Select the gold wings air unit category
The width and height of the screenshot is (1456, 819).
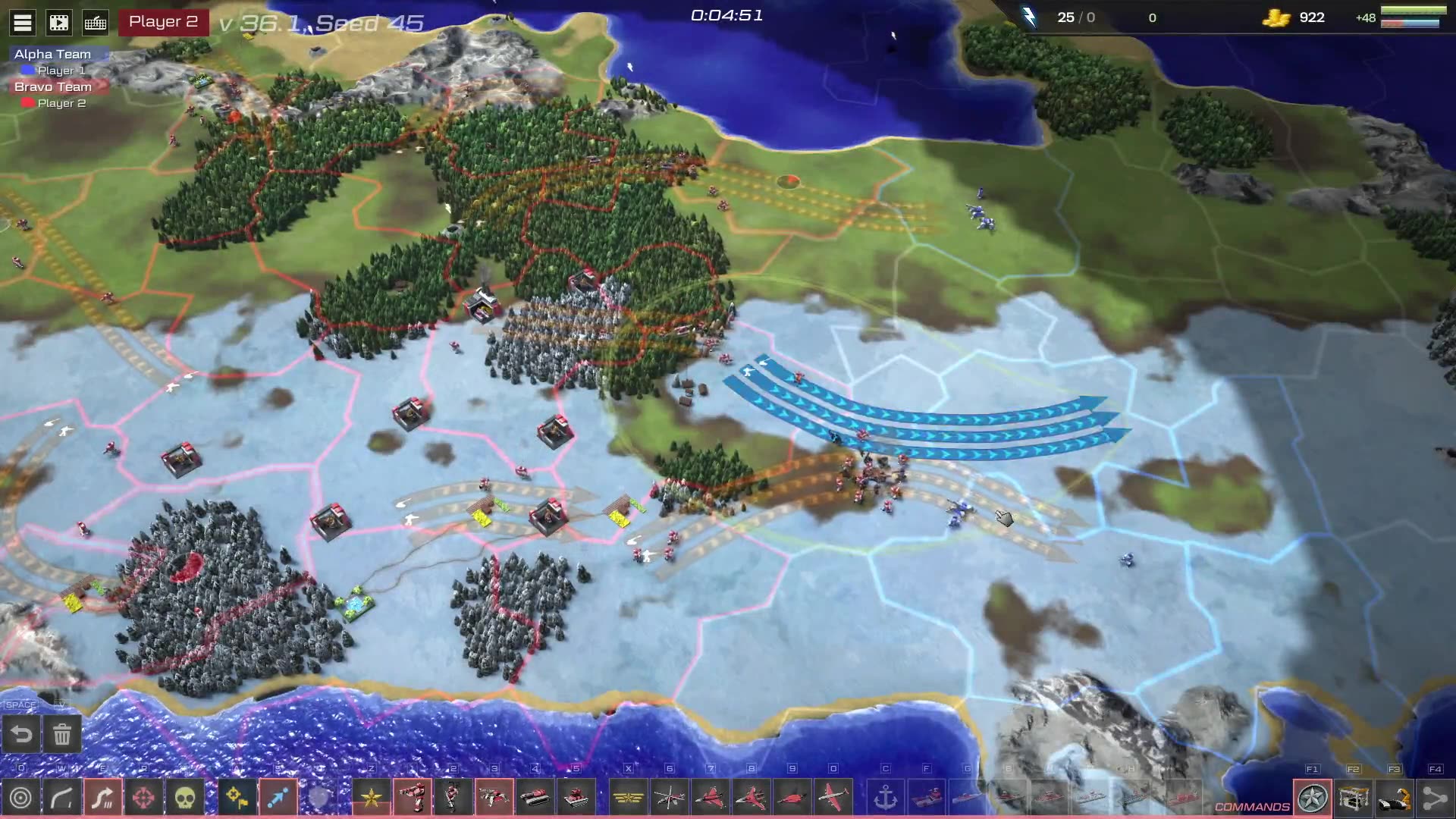[628, 798]
